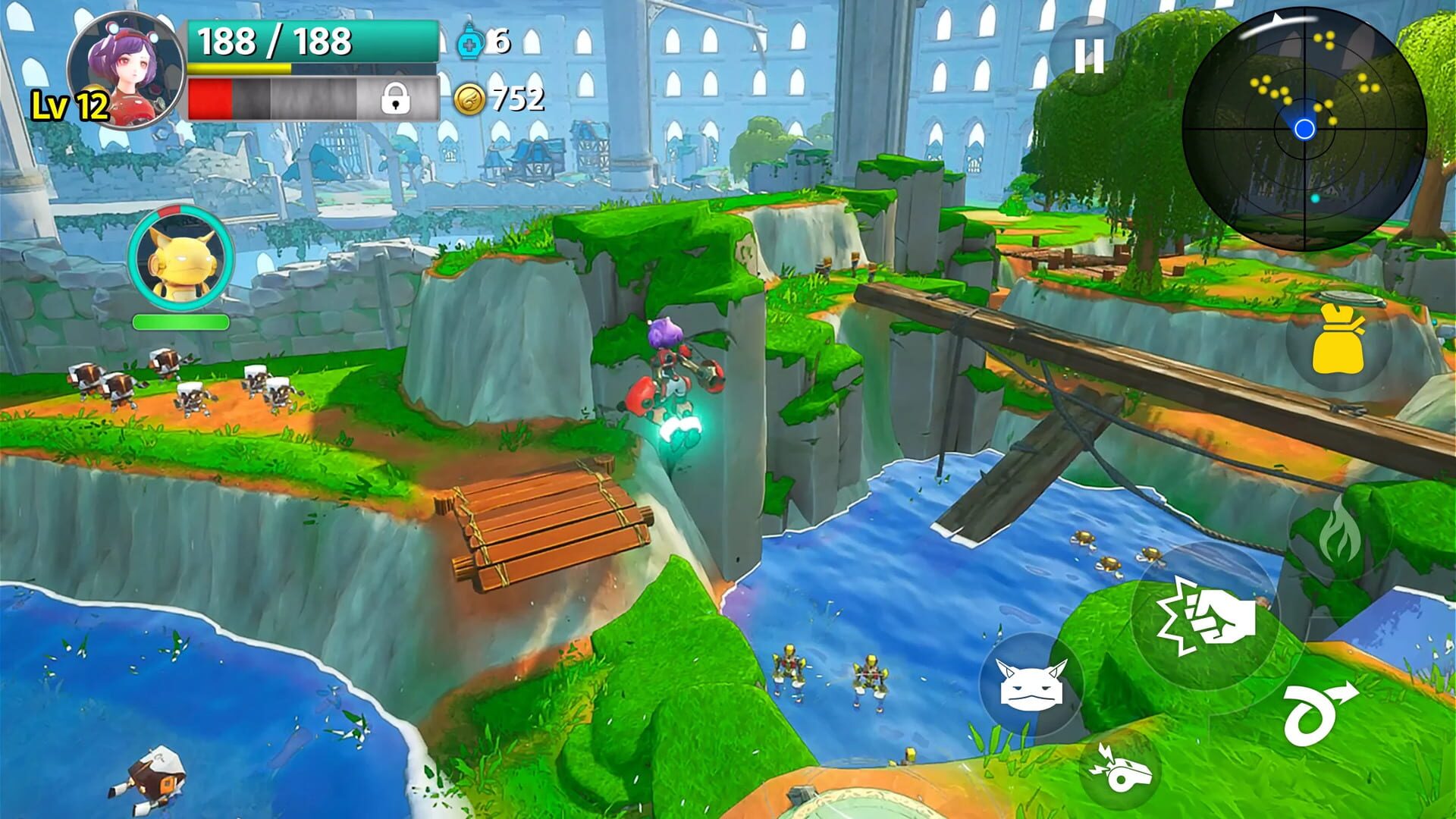The image size is (1456, 819).
Task: Tap the green companion energy bar
Action: (x=182, y=322)
